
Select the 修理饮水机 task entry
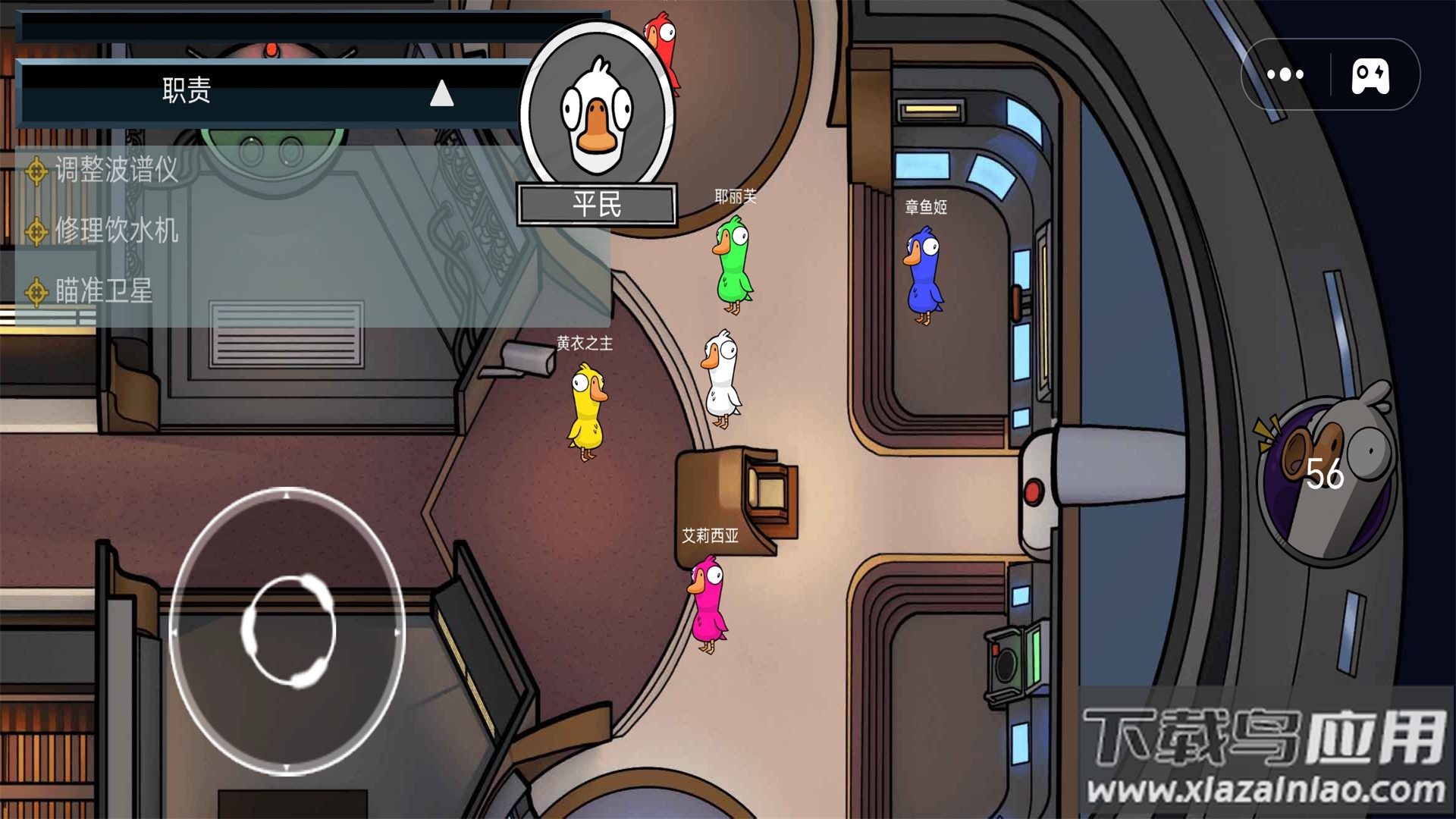(116, 231)
